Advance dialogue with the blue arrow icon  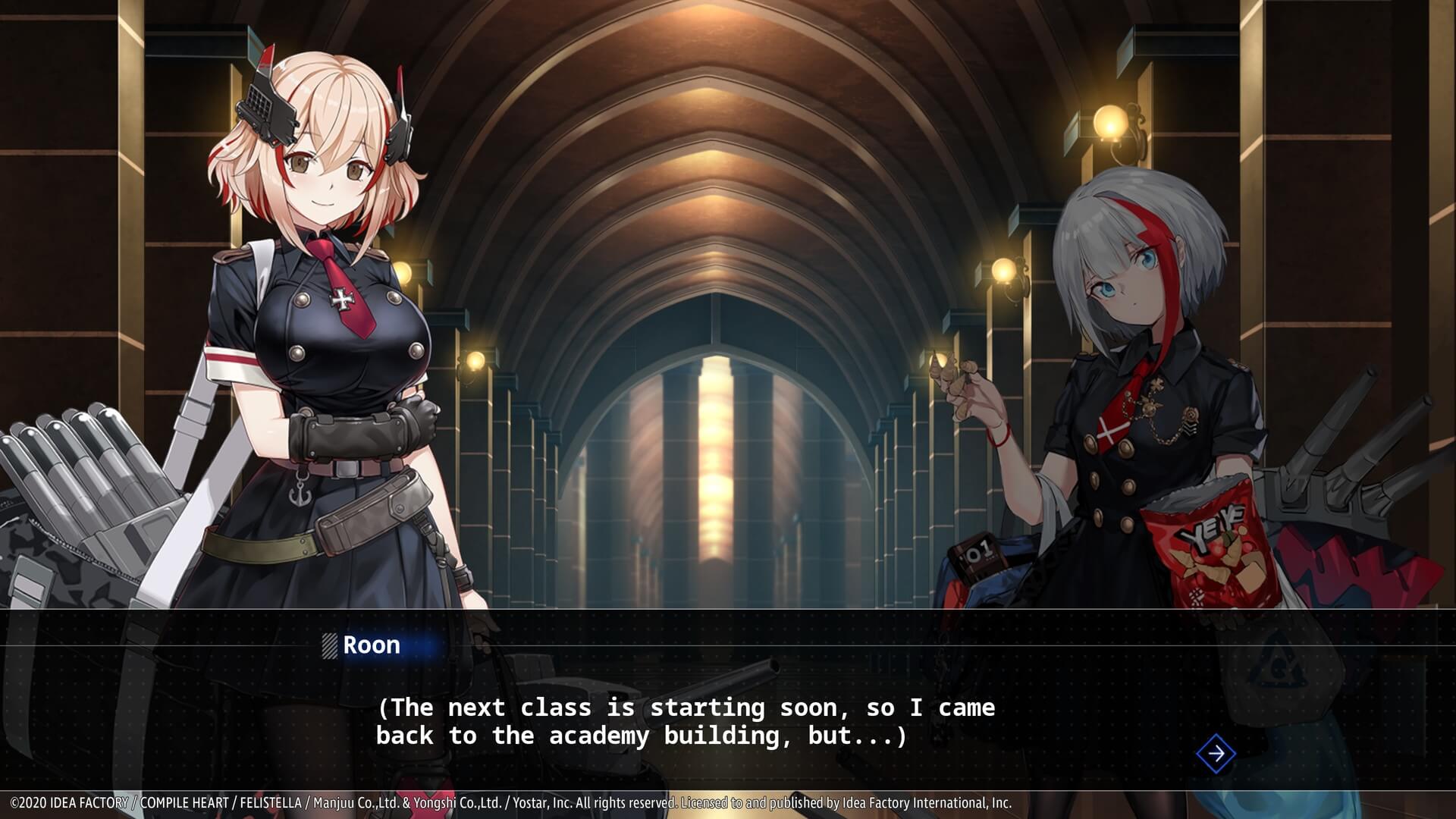[1216, 754]
